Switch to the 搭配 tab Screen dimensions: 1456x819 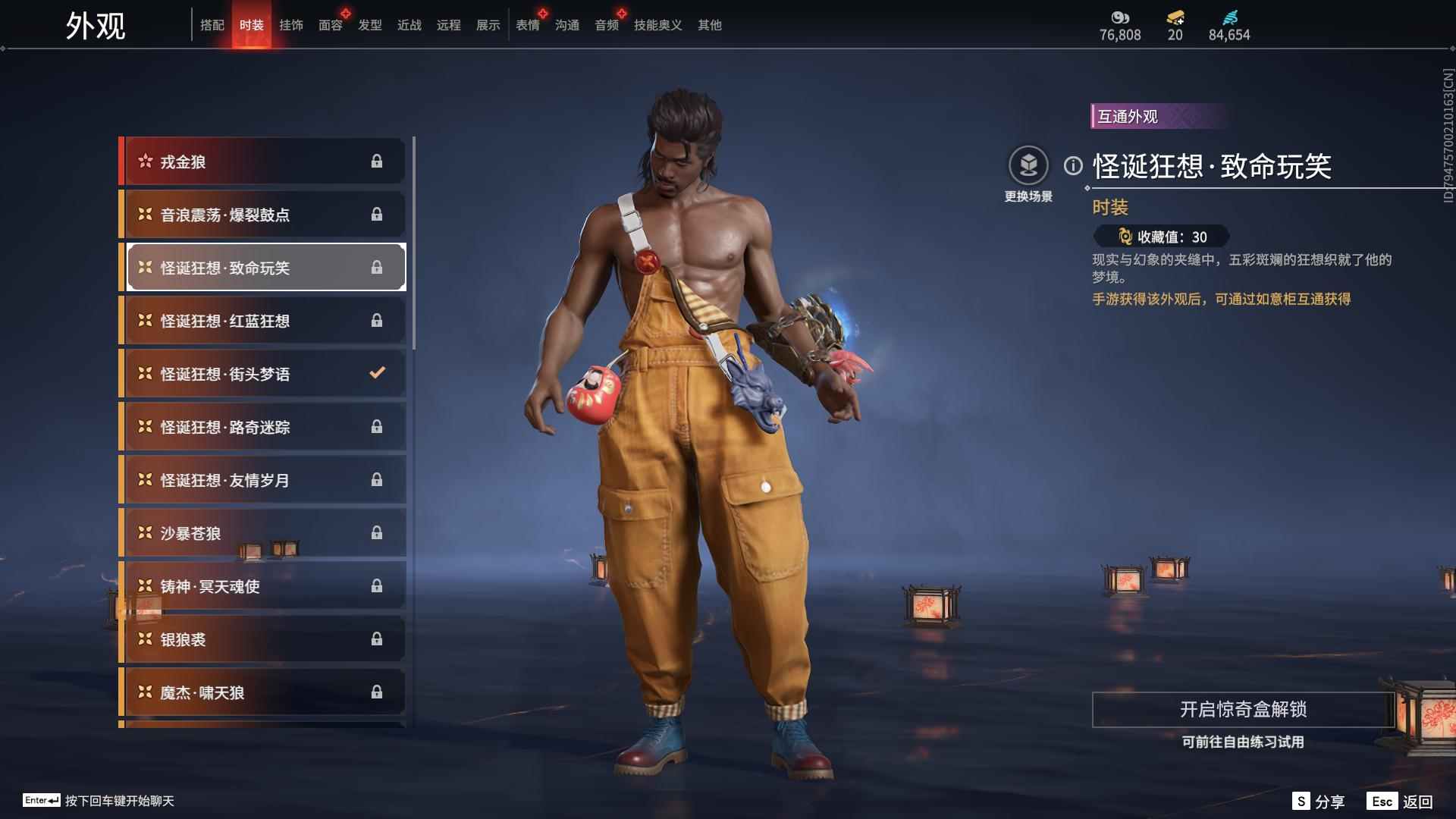pyautogui.click(x=212, y=25)
